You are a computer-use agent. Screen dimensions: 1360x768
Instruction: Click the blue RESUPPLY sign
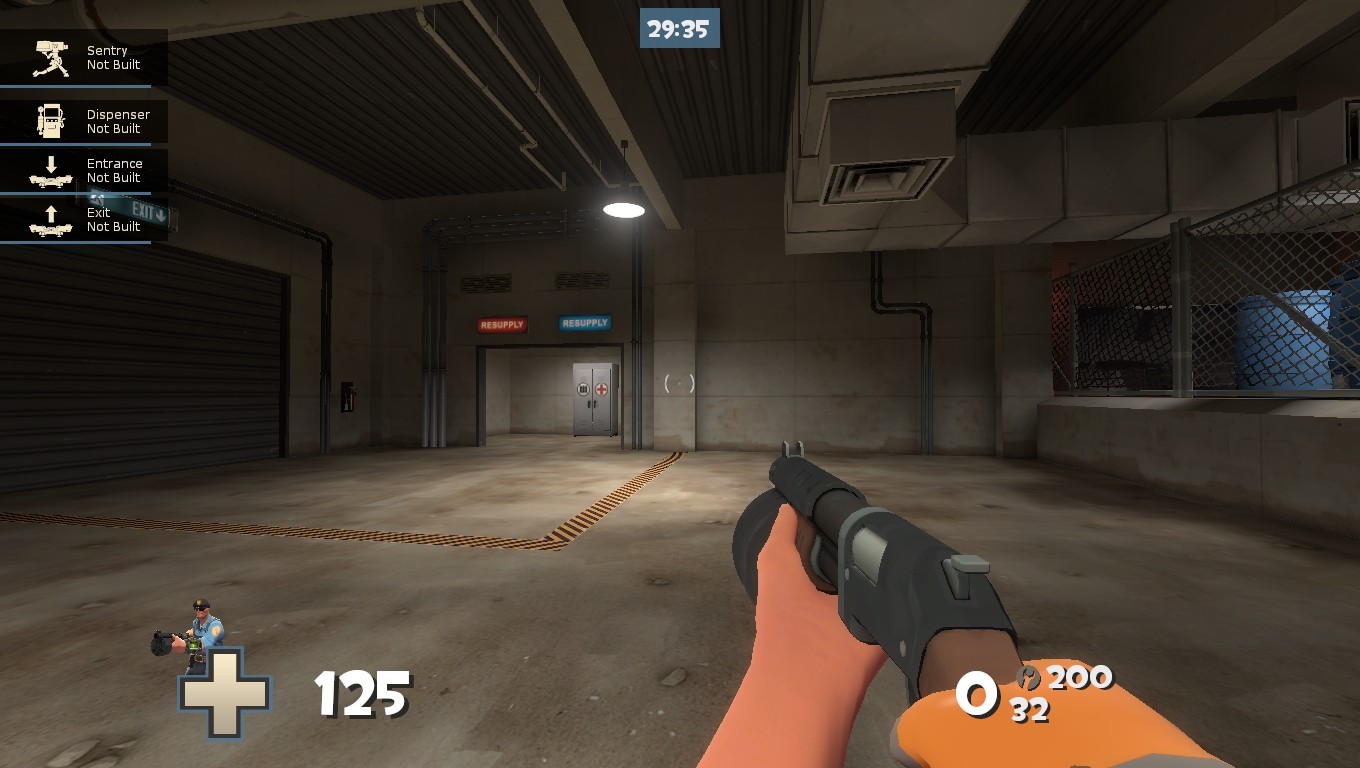pos(584,322)
